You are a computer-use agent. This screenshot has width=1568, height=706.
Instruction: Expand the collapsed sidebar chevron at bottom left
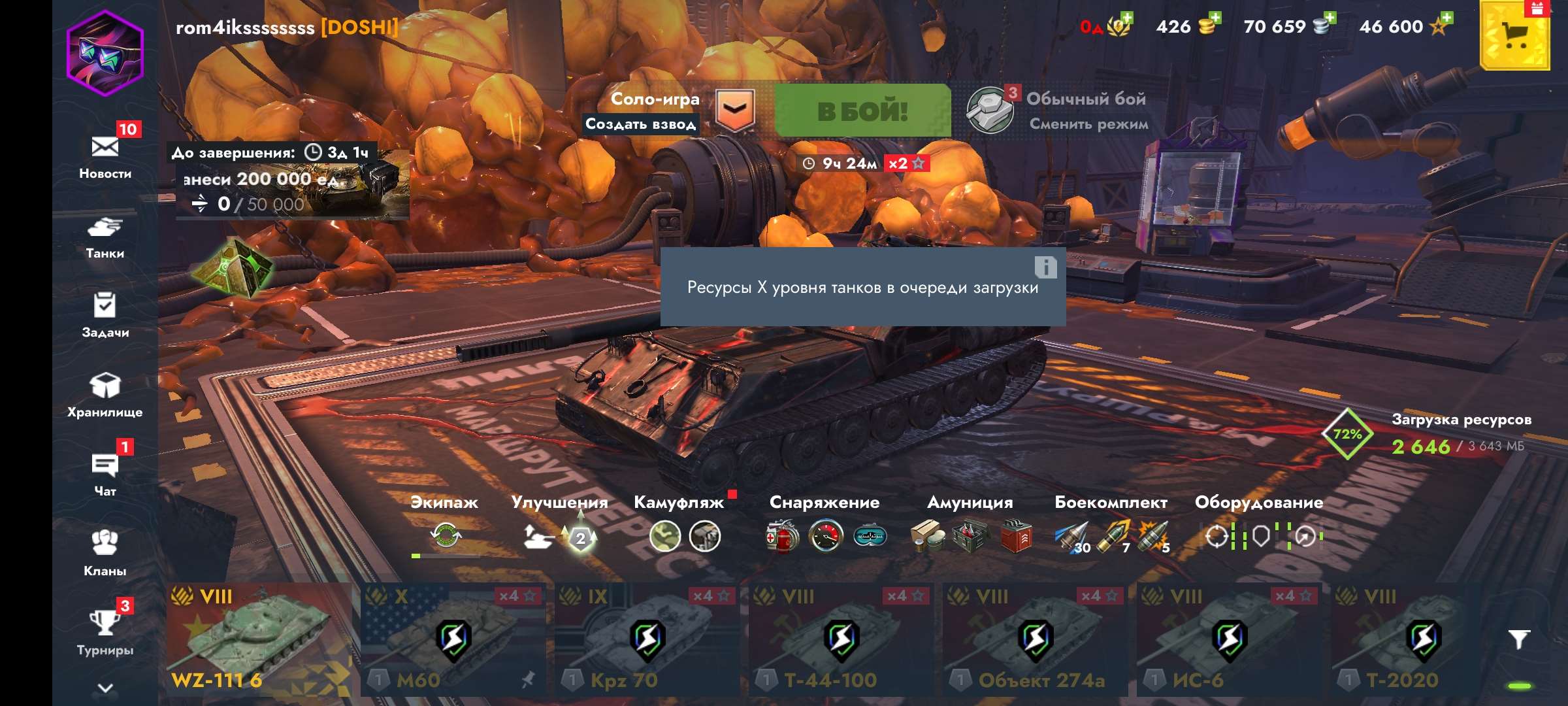tap(105, 687)
